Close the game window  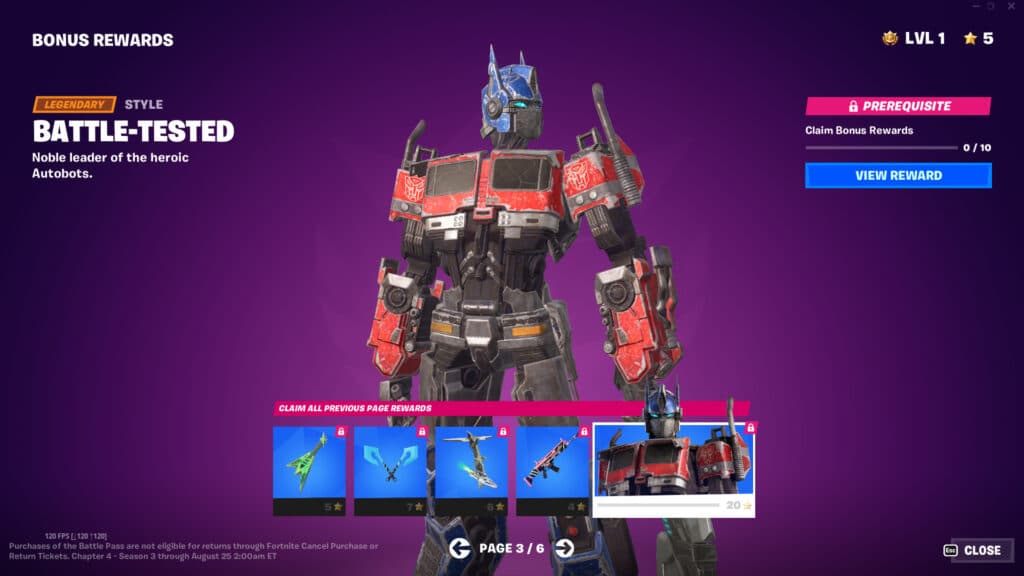click(1012, 6)
